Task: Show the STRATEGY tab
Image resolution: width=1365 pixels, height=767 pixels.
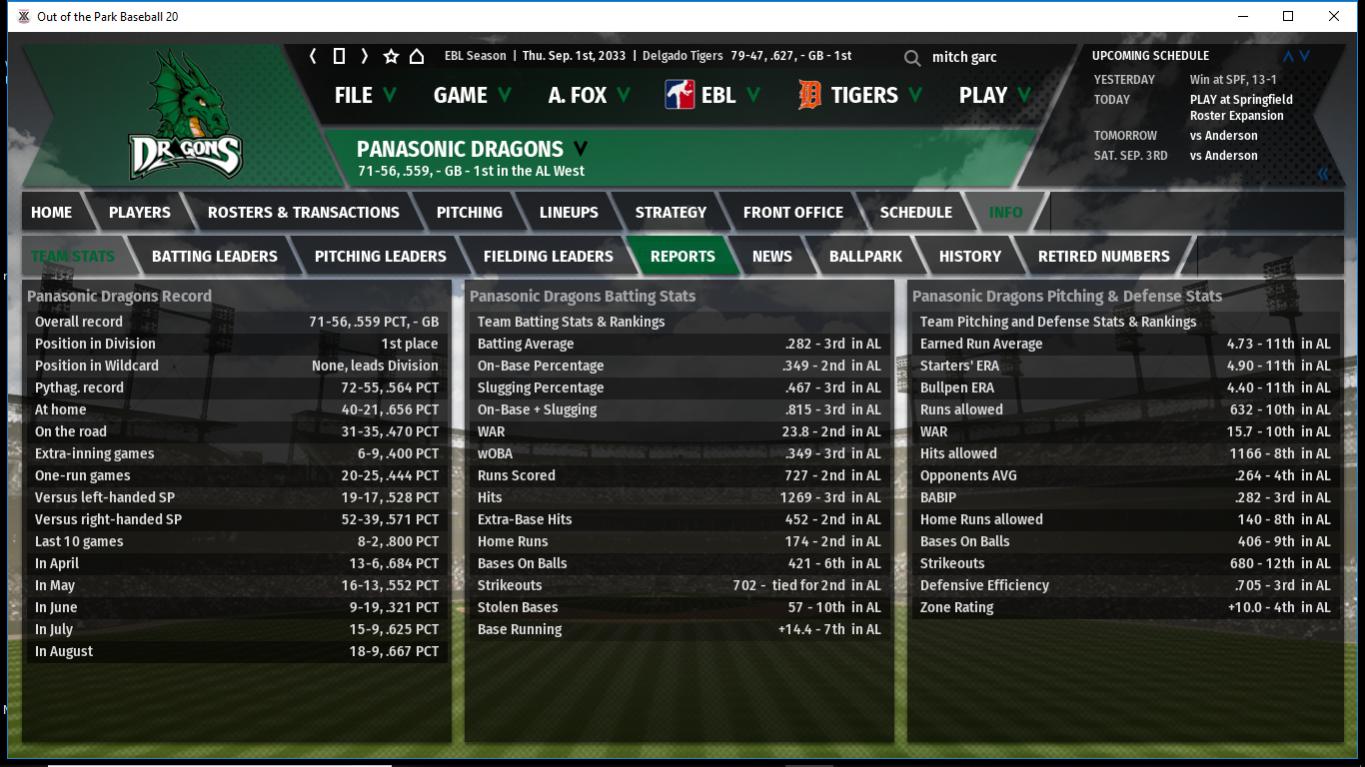Action: click(670, 212)
